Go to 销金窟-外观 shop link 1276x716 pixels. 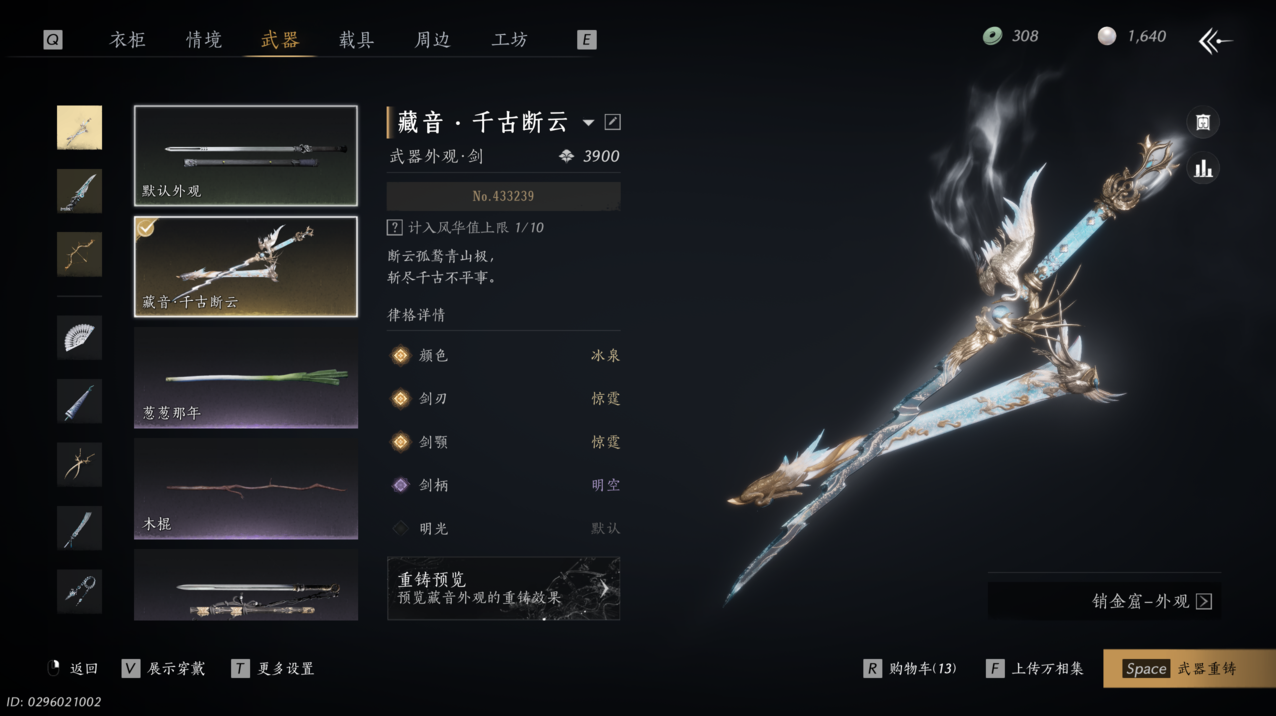pyautogui.click(x=1151, y=601)
